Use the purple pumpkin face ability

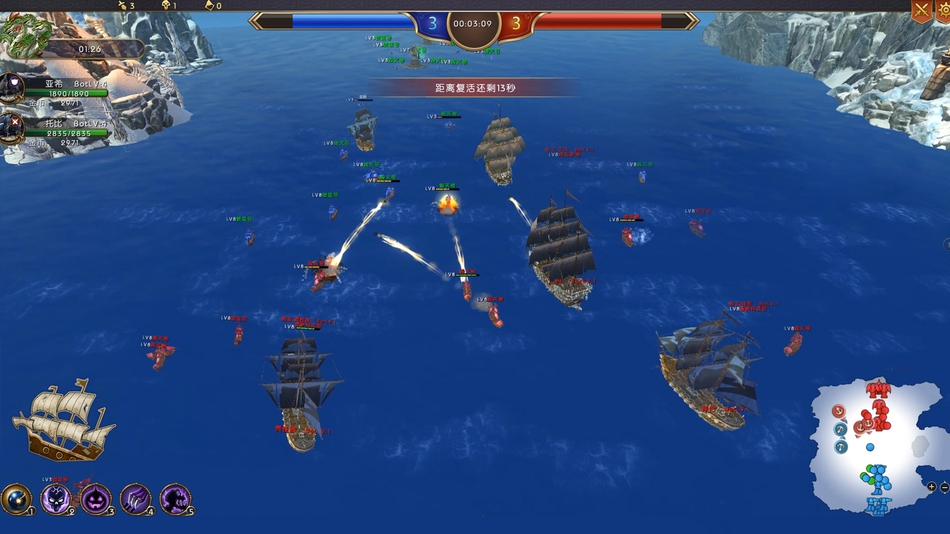(x=96, y=497)
